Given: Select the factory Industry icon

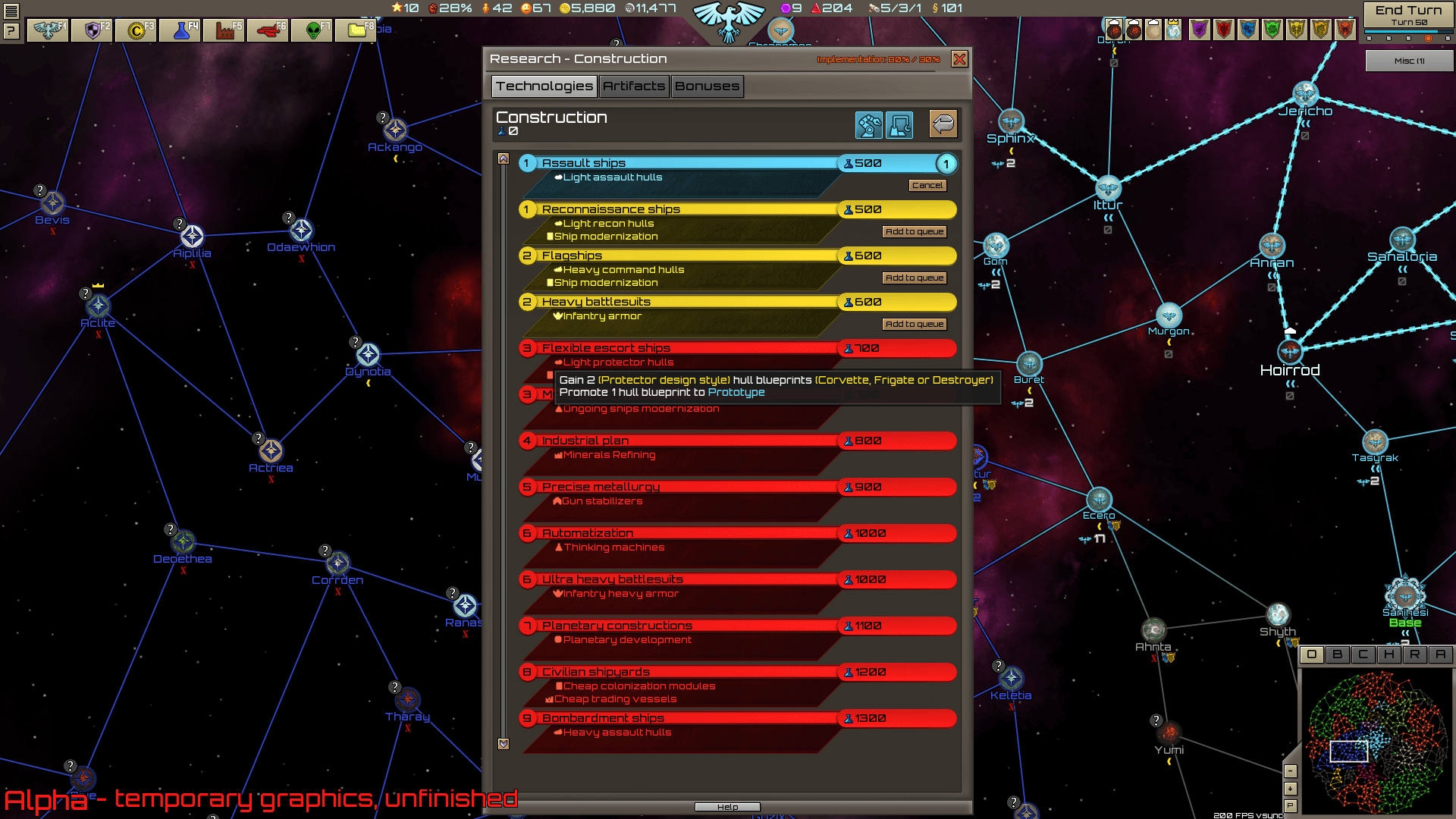Looking at the screenshot, I should [224, 30].
